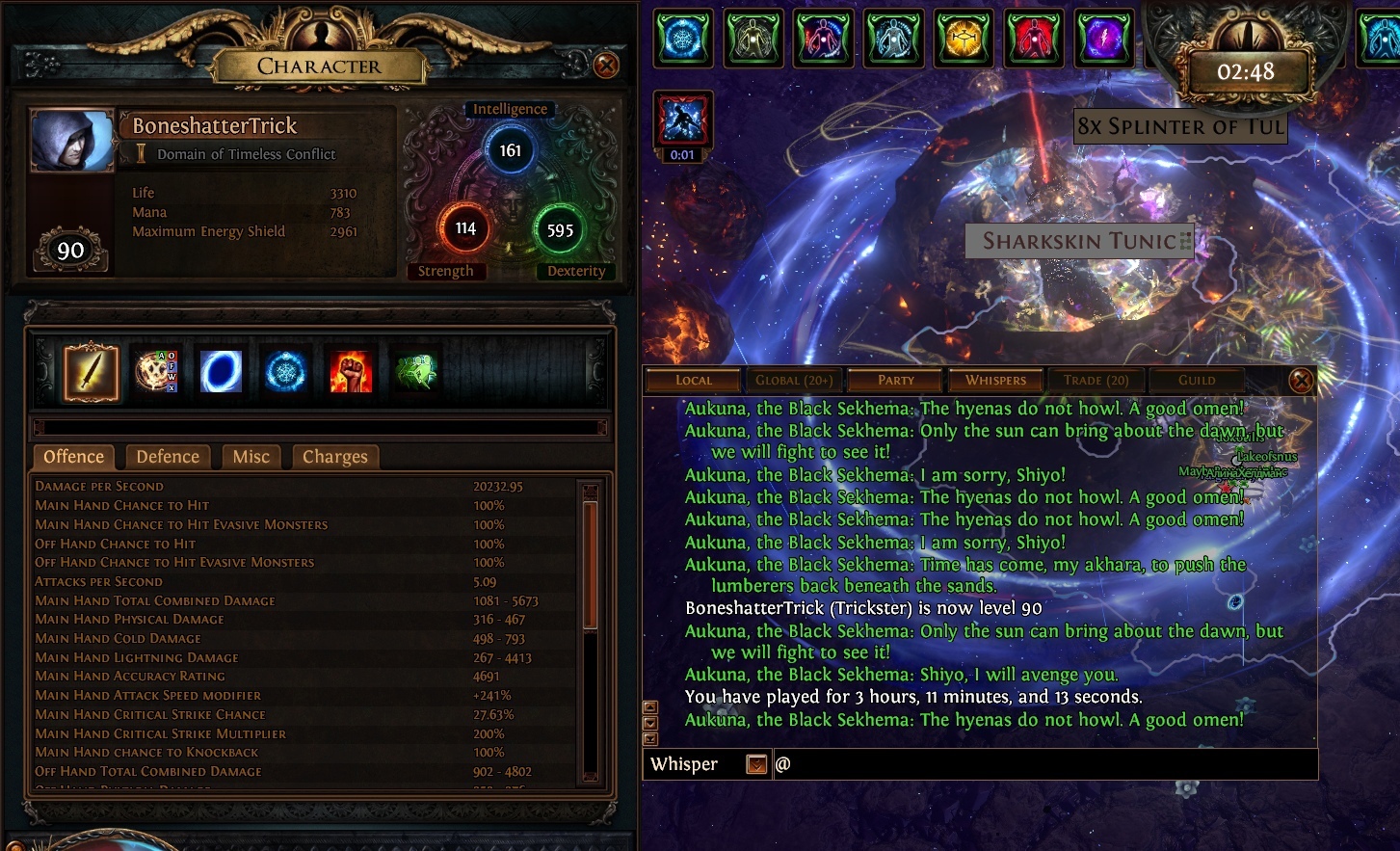Switch to the Trade chat tab
Screen dimensions: 1400x851
1096,380
